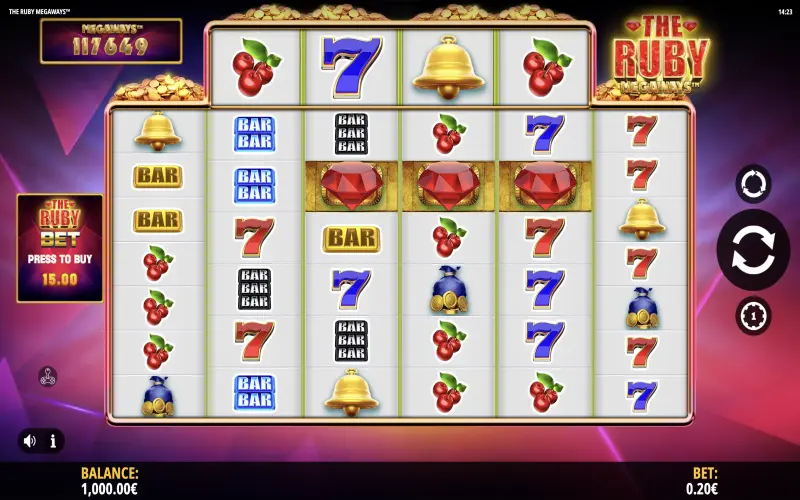Buy The Ruby Bet for 15.00
The width and height of the screenshot is (800, 500).
point(60,248)
